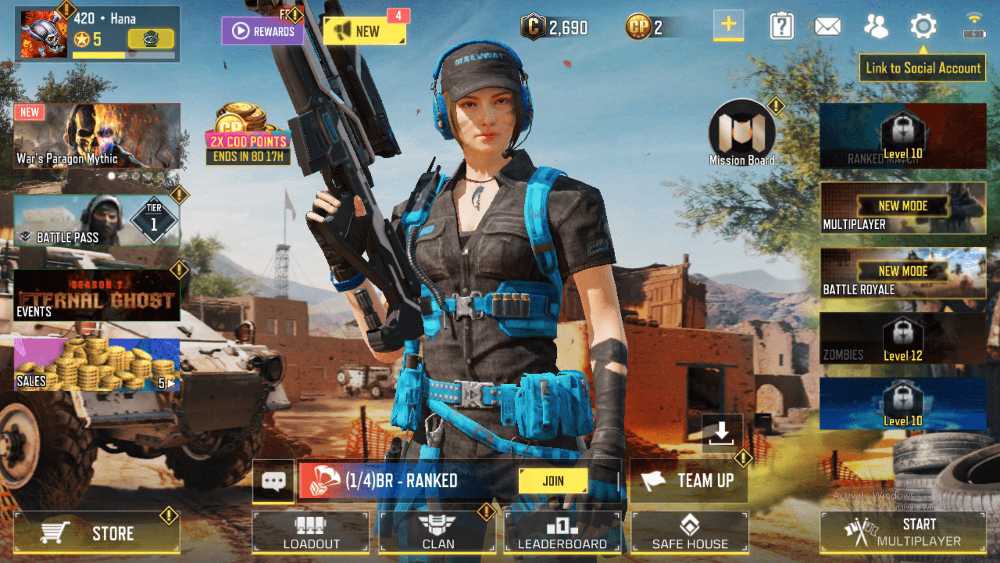
Task: Open the friends icon
Action: (x=876, y=27)
